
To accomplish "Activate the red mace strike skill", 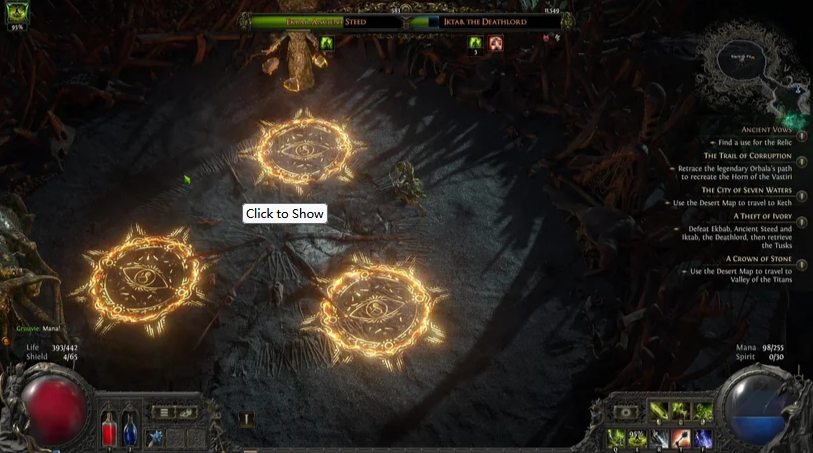I will 681,438.
